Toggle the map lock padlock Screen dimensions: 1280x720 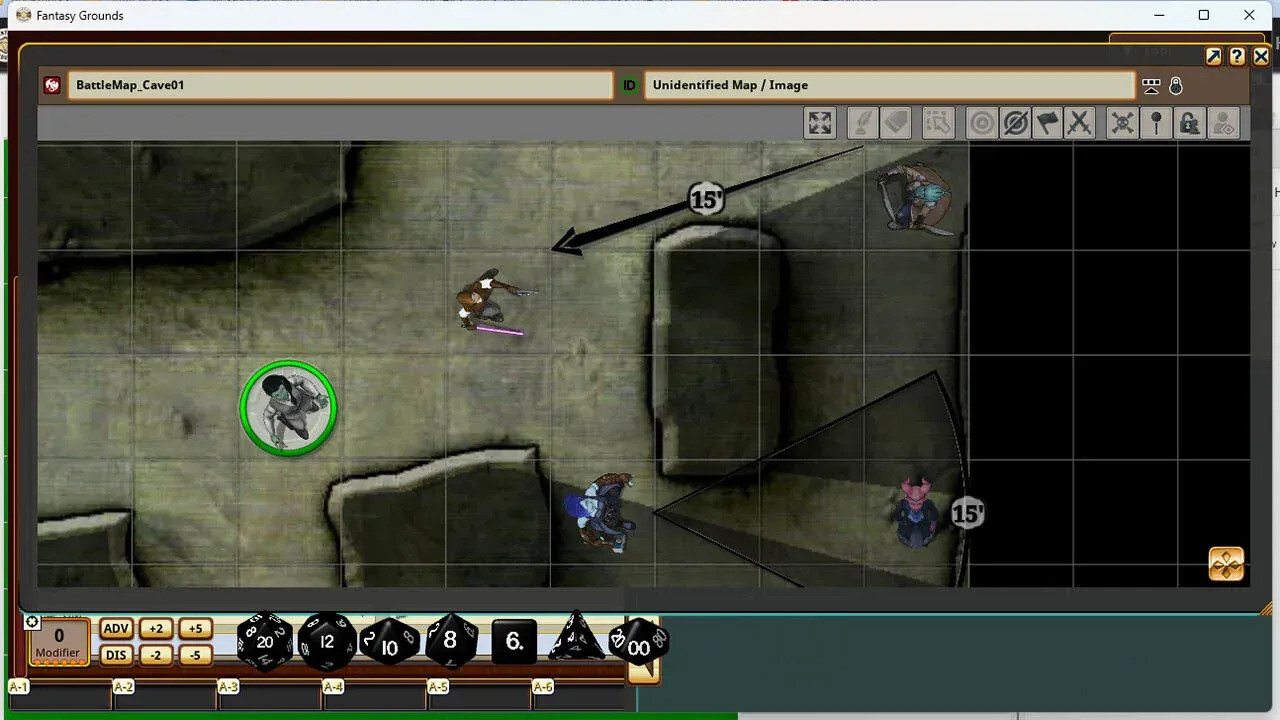[1189, 122]
